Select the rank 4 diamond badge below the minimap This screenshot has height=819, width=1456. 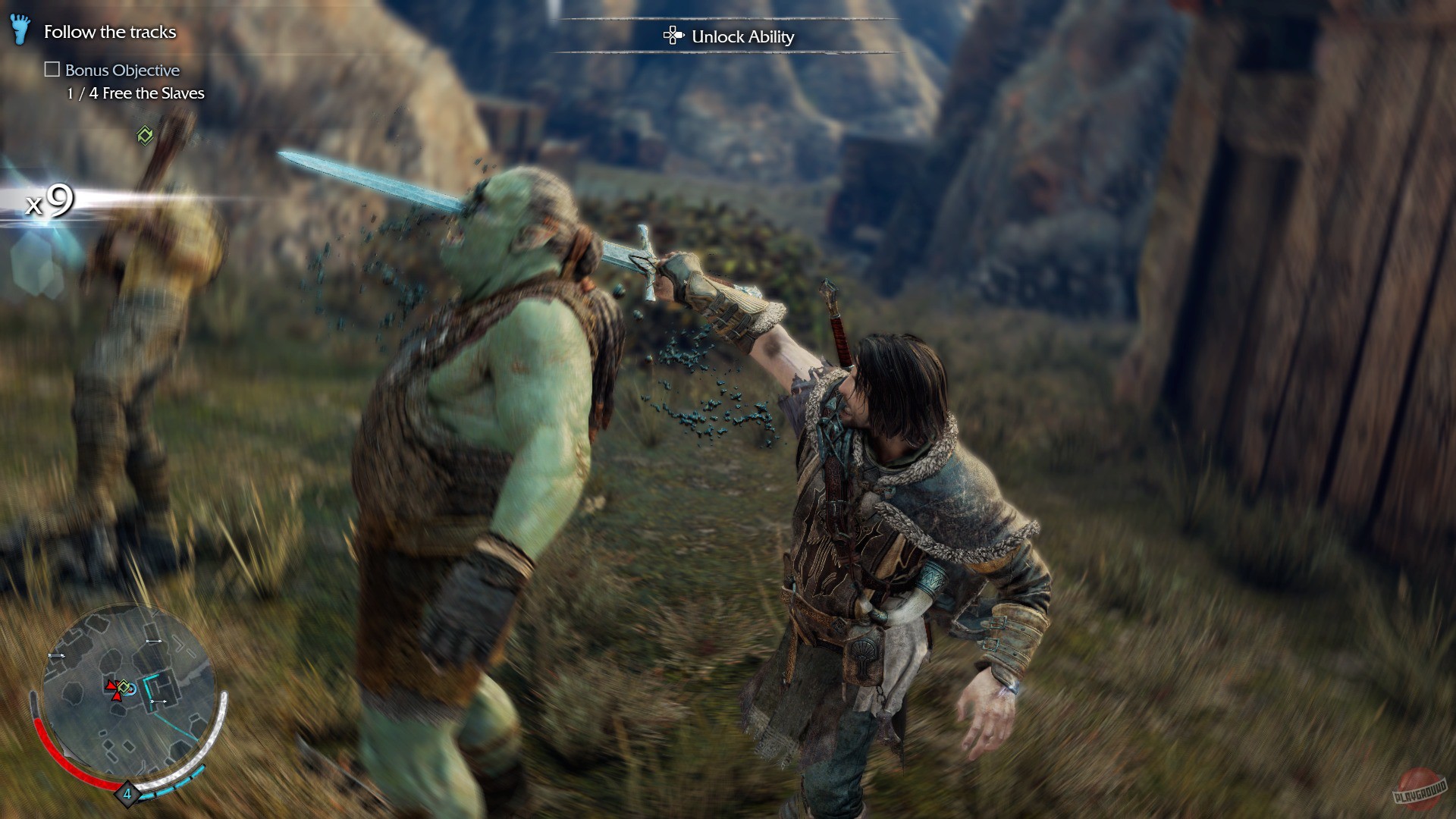click(126, 795)
